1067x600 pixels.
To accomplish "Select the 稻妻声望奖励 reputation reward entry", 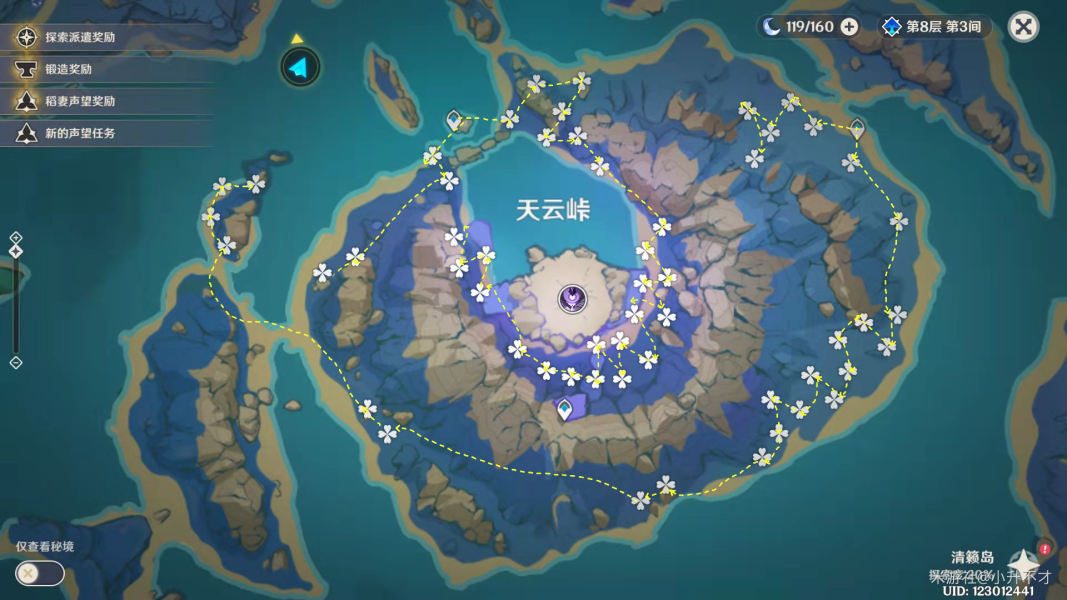I will pos(79,101).
